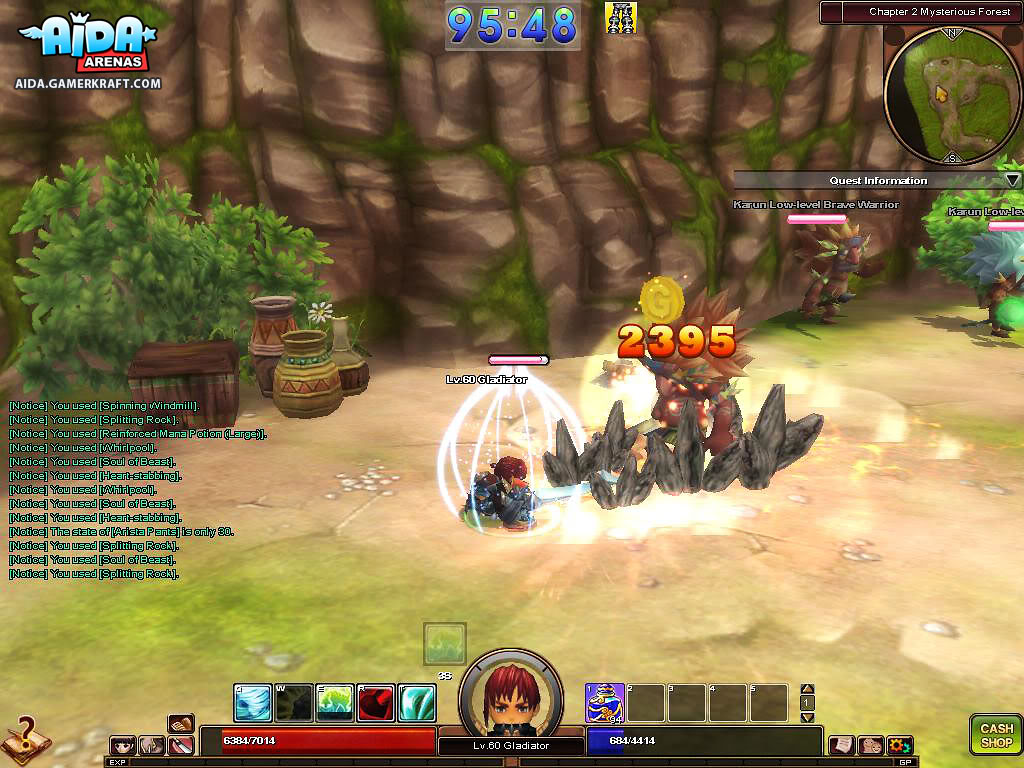Viewport: 1024px width, 768px height.
Task: Click the circular minimap
Action: click(x=952, y=95)
